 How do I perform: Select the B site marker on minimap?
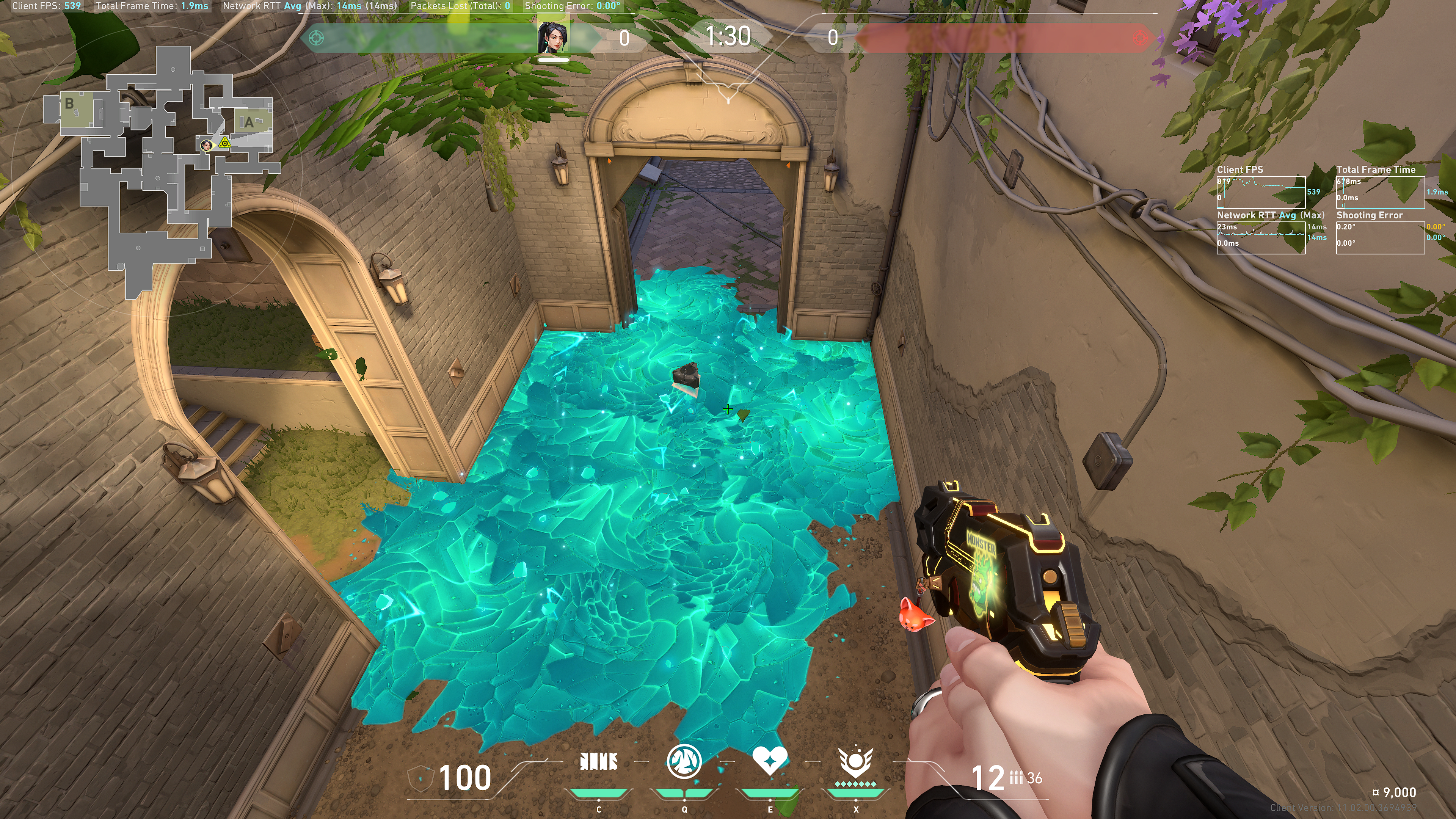click(x=69, y=104)
